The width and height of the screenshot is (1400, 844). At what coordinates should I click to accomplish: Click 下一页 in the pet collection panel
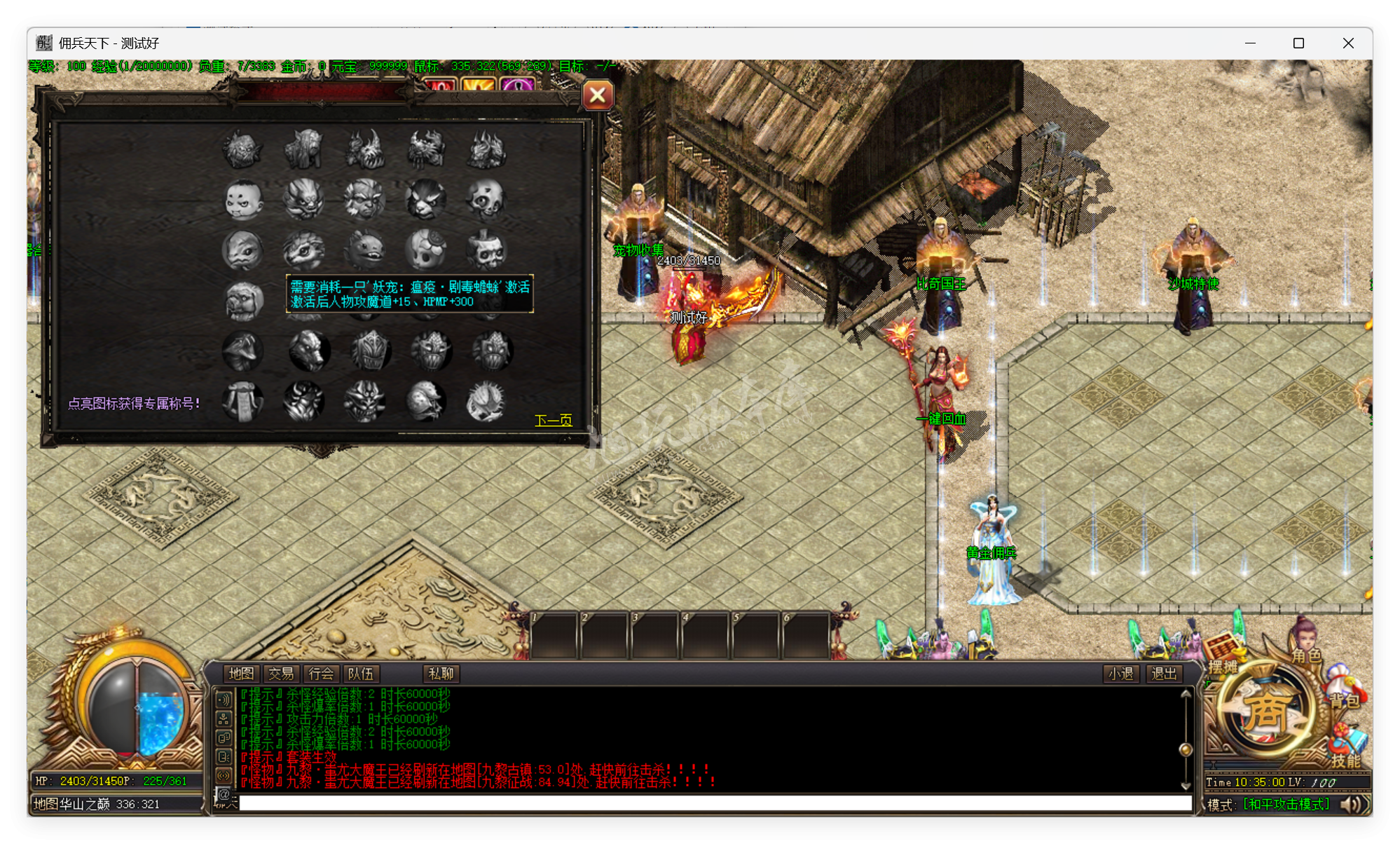point(554,421)
